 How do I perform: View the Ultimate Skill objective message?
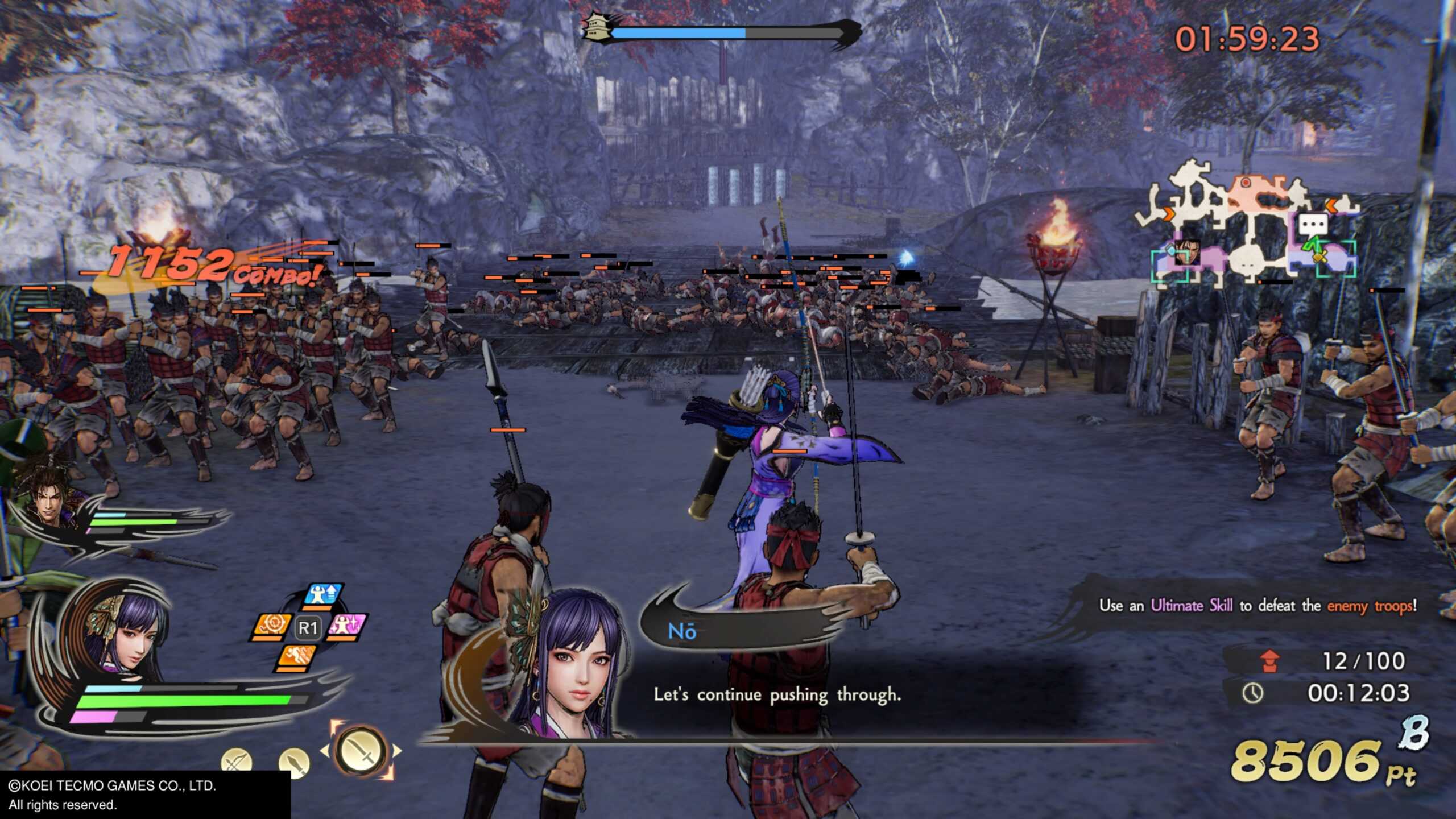click(1257, 605)
